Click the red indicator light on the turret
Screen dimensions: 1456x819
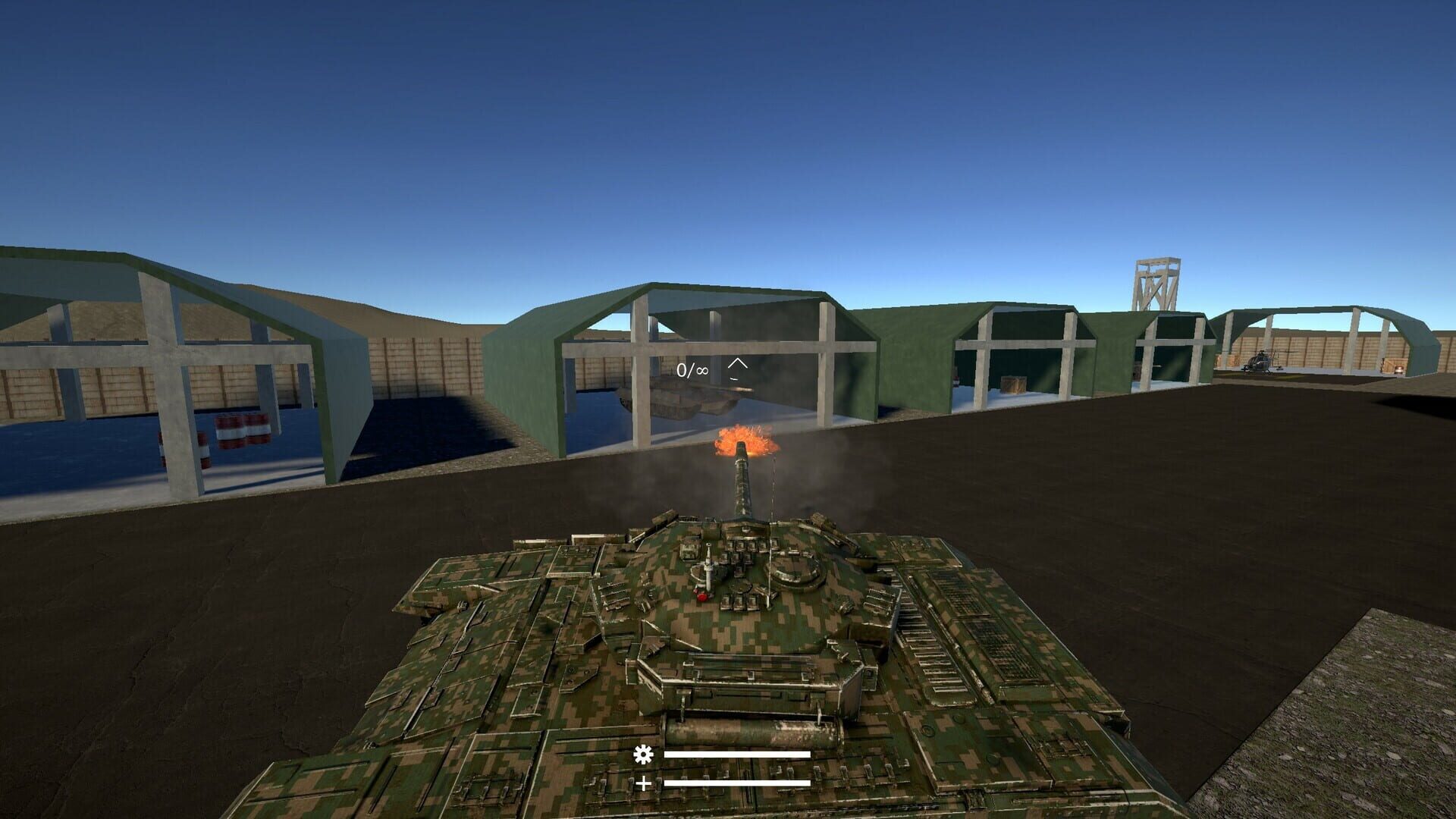pos(702,598)
